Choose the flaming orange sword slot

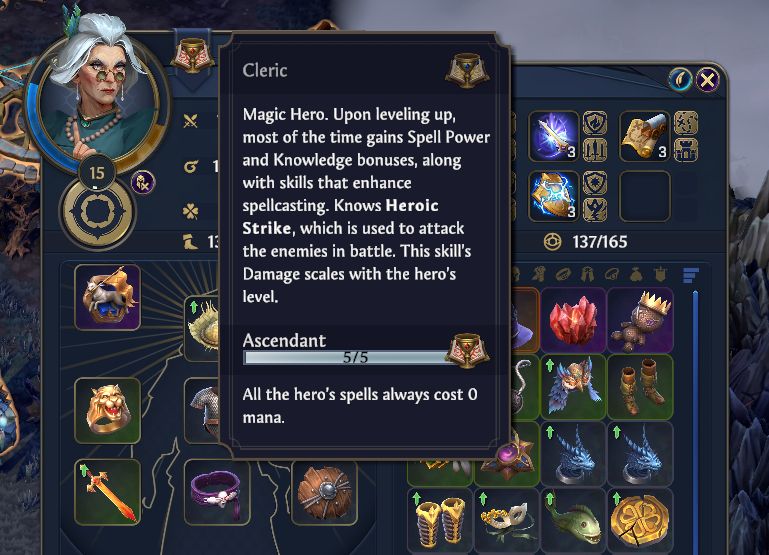(107, 492)
